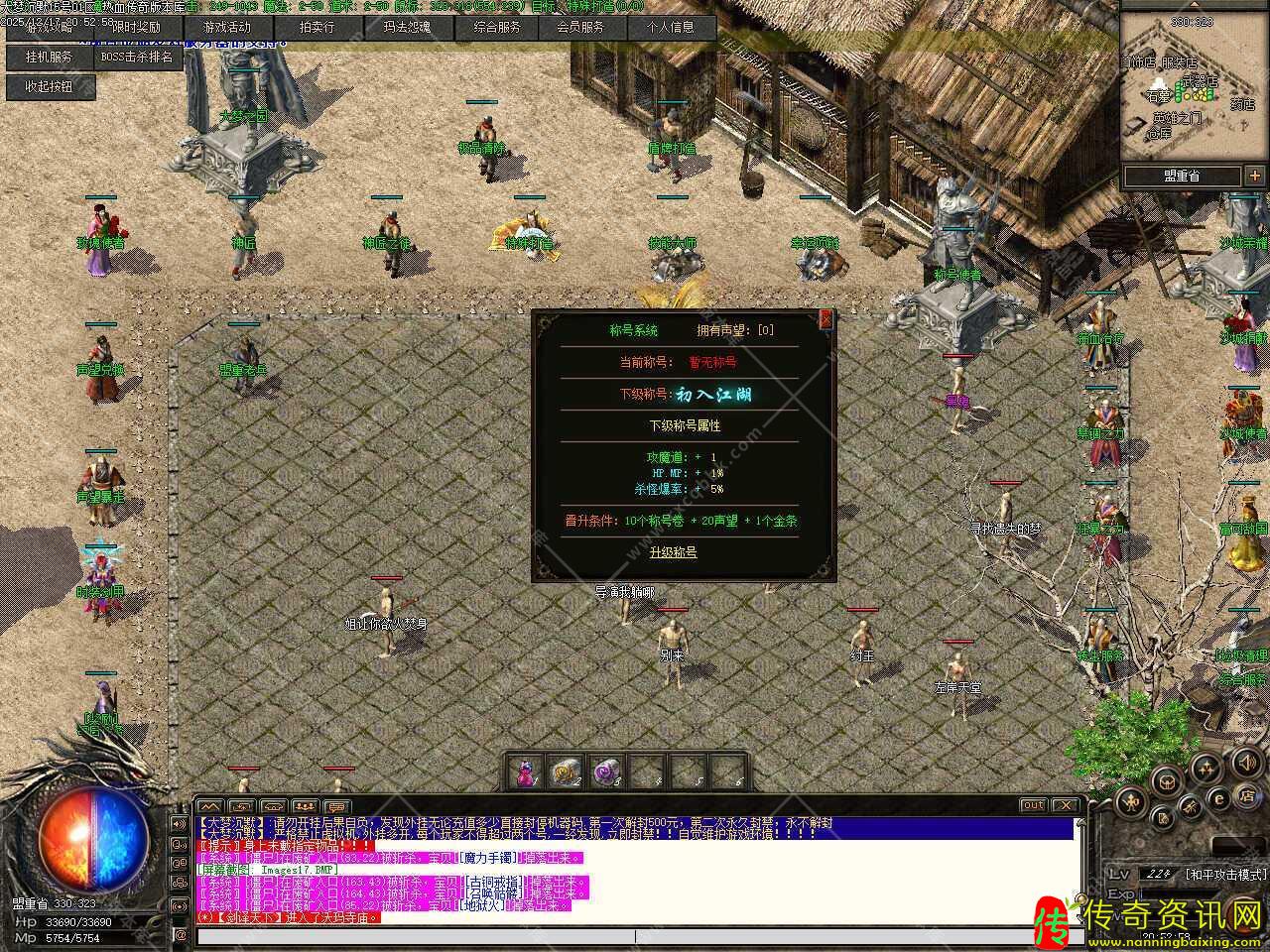Open the 挂机服务 auto-play service
The height and width of the screenshot is (952, 1270).
48,58
